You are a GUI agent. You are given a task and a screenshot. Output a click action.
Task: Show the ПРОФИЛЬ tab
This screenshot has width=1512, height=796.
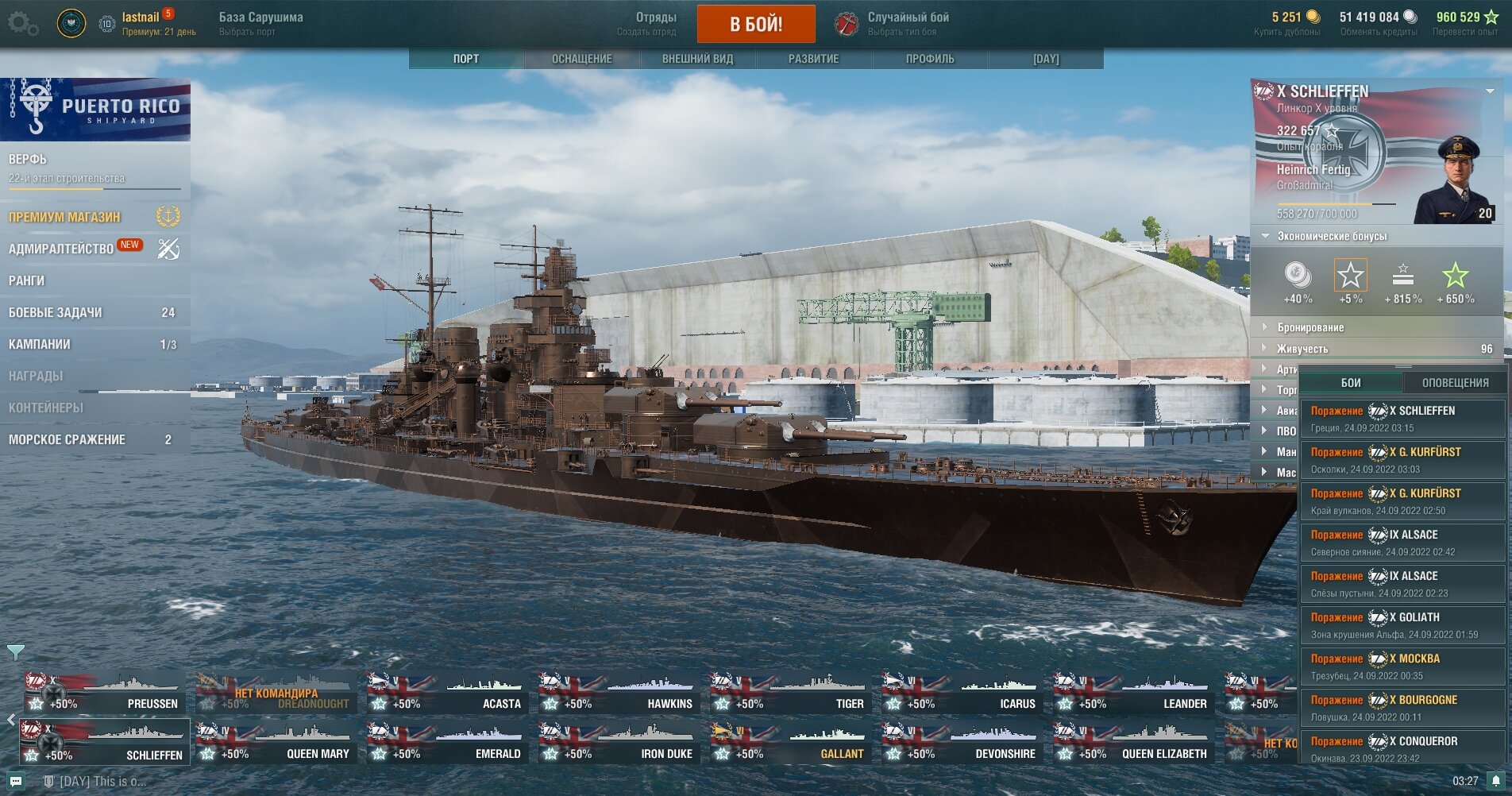[x=930, y=59]
